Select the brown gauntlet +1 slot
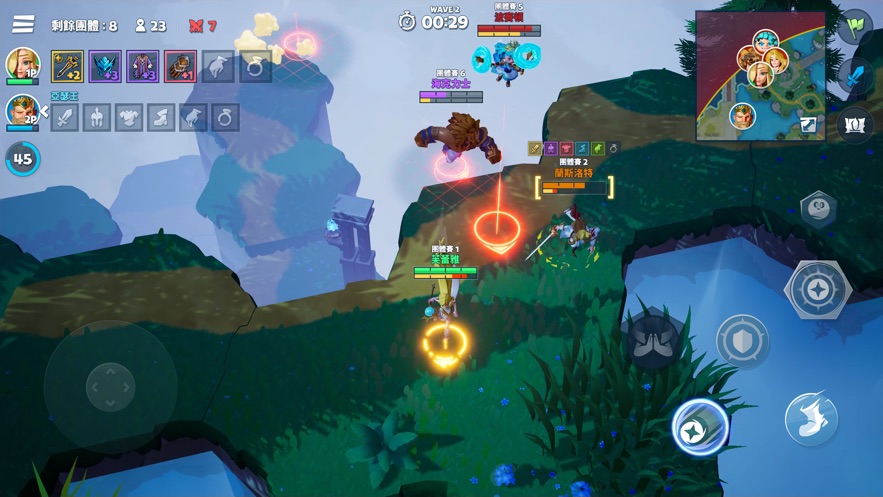Screen dimensions: 883x497 [180, 67]
